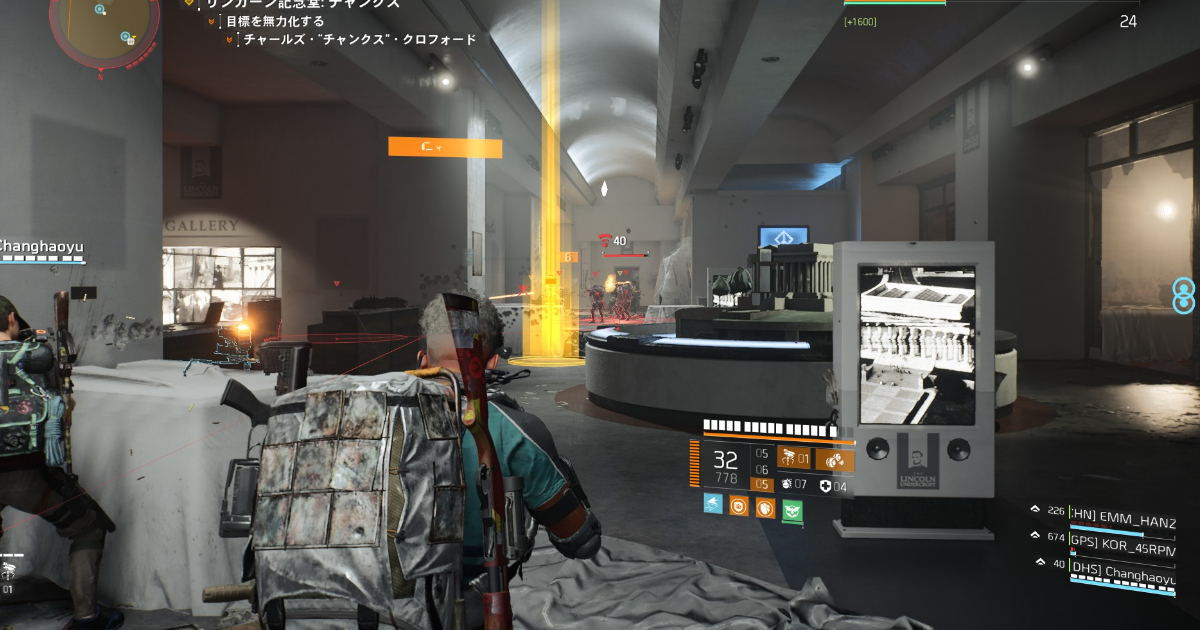Viewport: 1200px width, 630px height.
Task: Click the green eagle specialization icon
Action: point(792,508)
